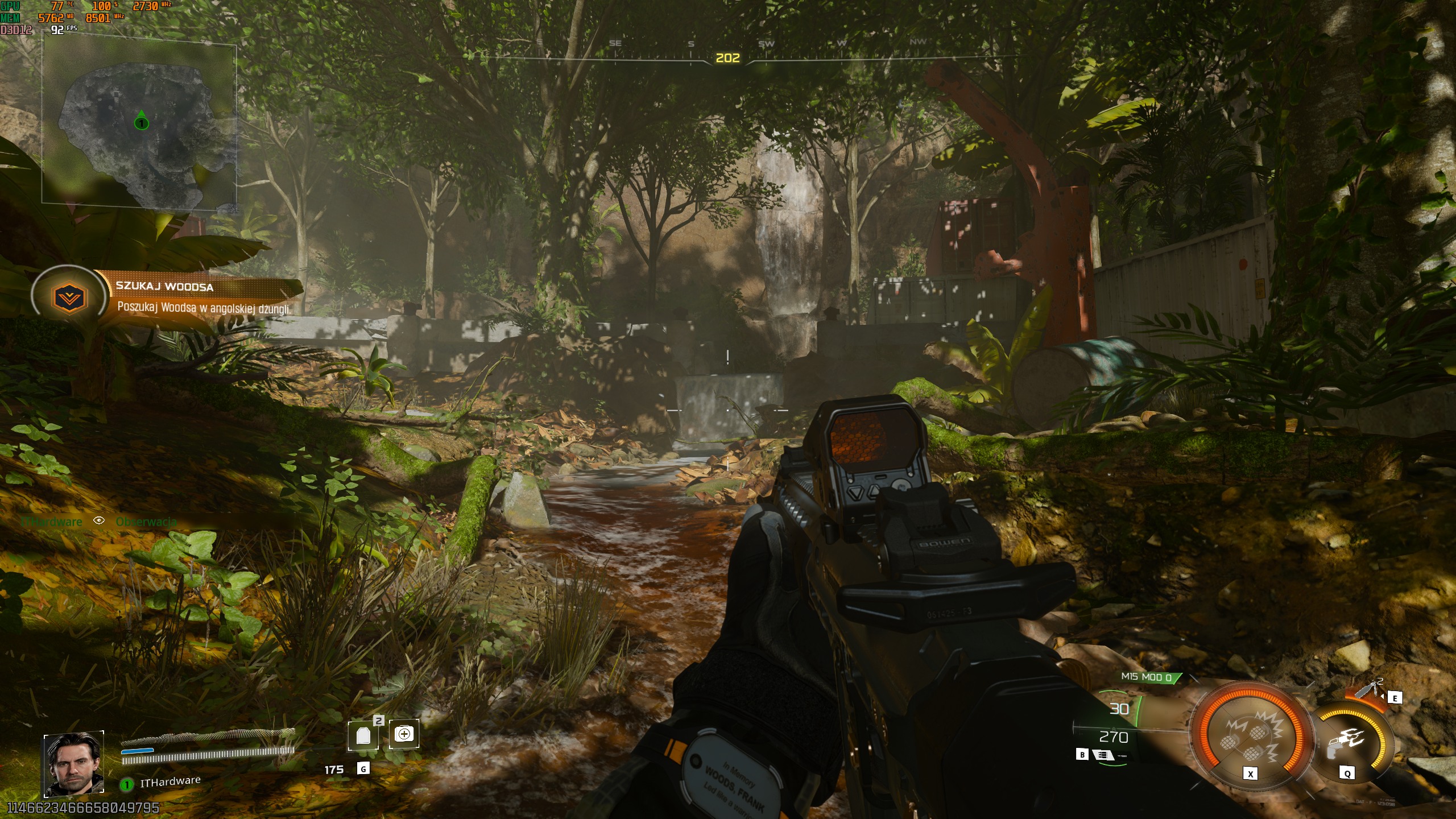Open the minimap in the corner
The width and height of the screenshot is (1456, 819).
point(139,123)
